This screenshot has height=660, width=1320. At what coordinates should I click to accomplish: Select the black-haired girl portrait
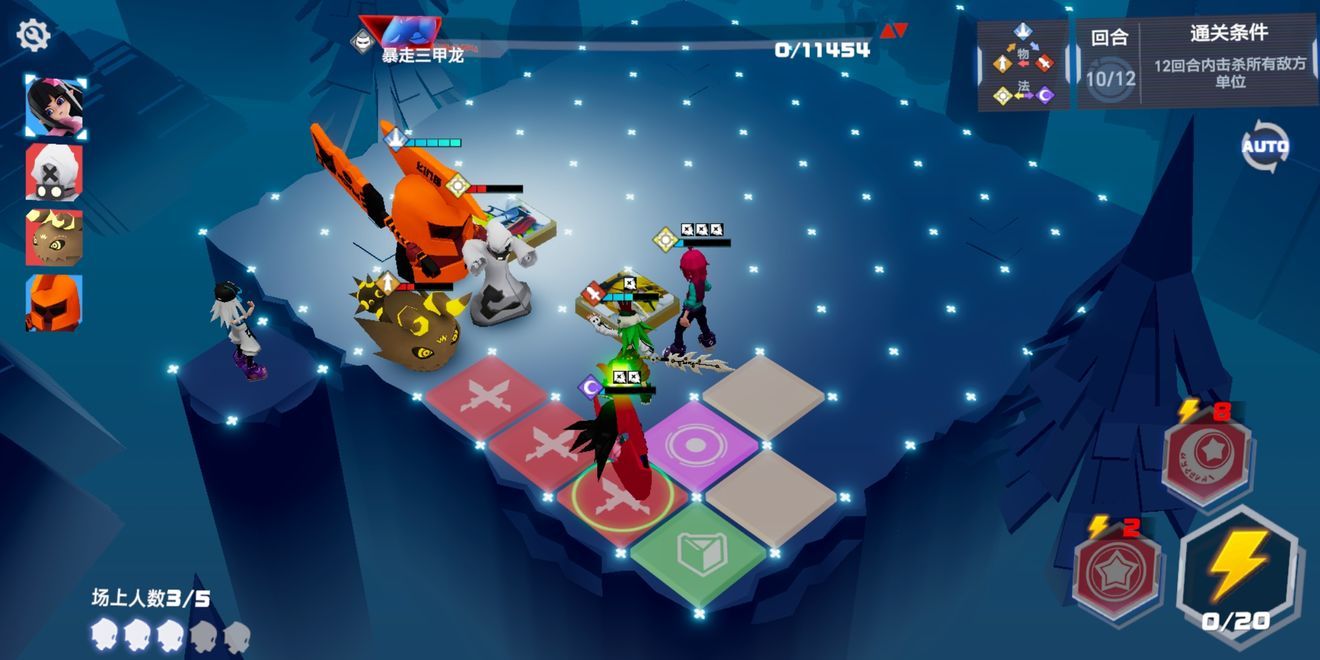[x=55, y=106]
